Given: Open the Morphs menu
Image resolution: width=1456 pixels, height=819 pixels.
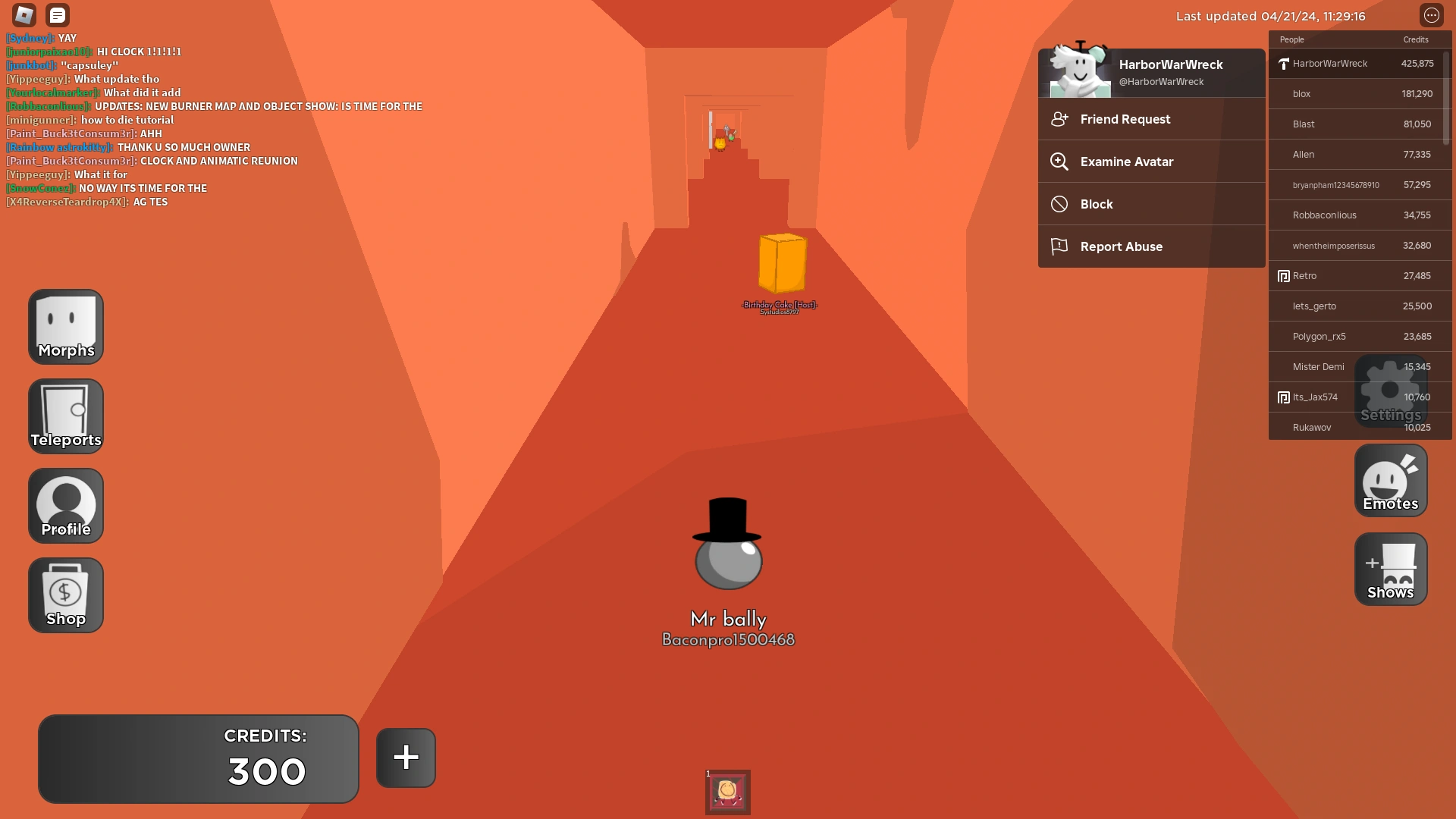Looking at the screenshot, I should click(x=65, y=326).
